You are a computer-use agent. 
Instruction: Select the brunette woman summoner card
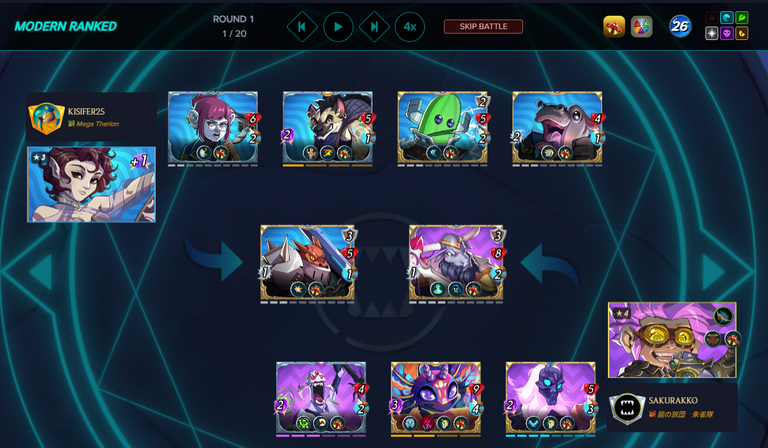pos(91,184)
